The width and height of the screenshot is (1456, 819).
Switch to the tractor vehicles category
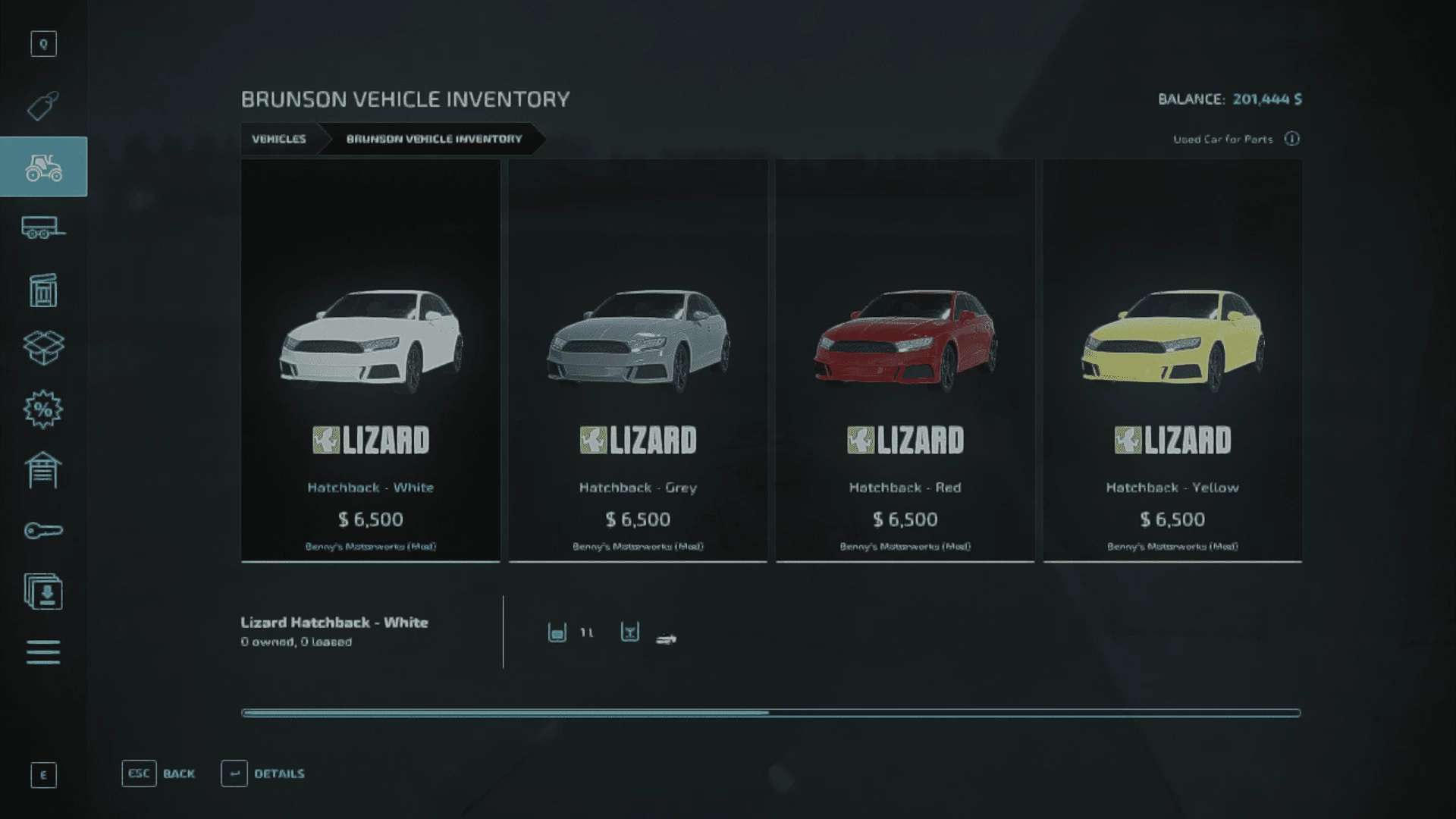pyautogui.click(x=43, y=167)
